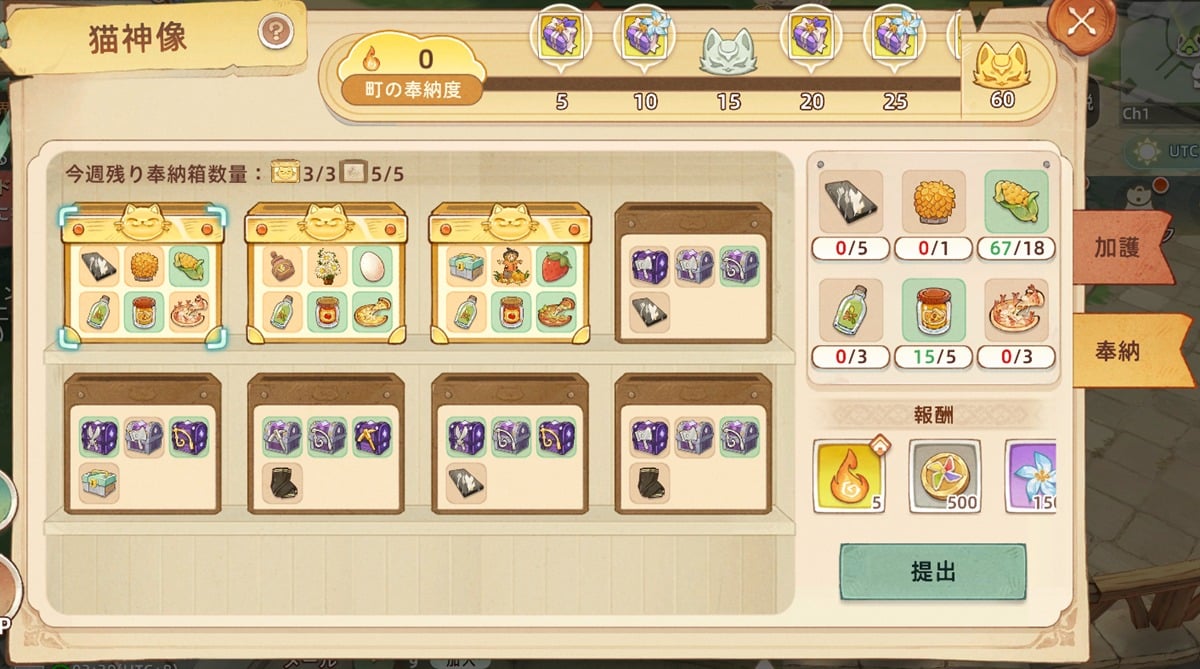The image size is (1200, 669).
Task: Tap the golden cat reward at 60
Action: pyautogui.click(x=1001, y=70)
